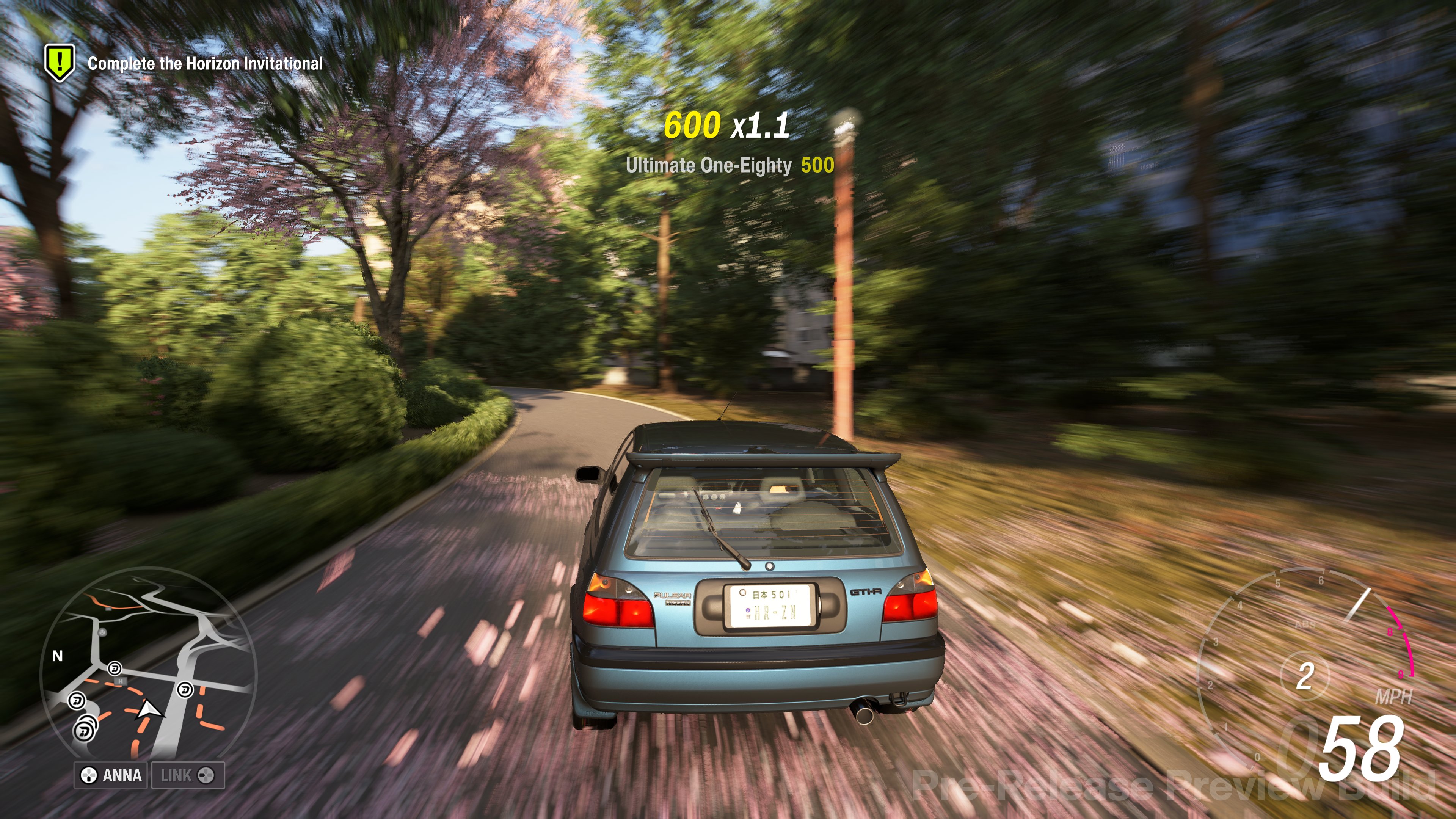The width and height of the screenshot is (1456, 819).
Task: Open the LINK chat button
Action: pos(188,775)
